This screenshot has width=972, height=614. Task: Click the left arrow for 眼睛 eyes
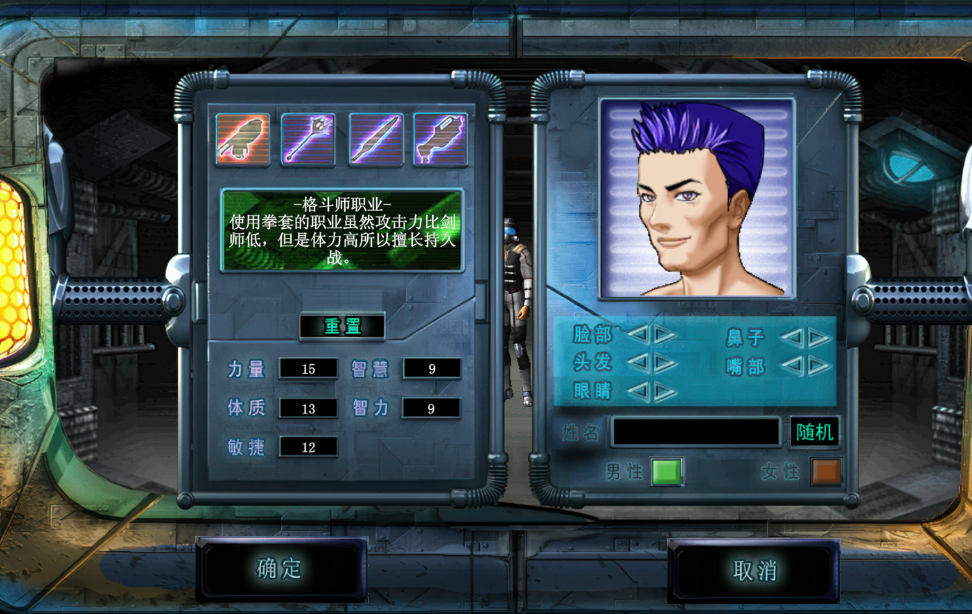(638, 391)
